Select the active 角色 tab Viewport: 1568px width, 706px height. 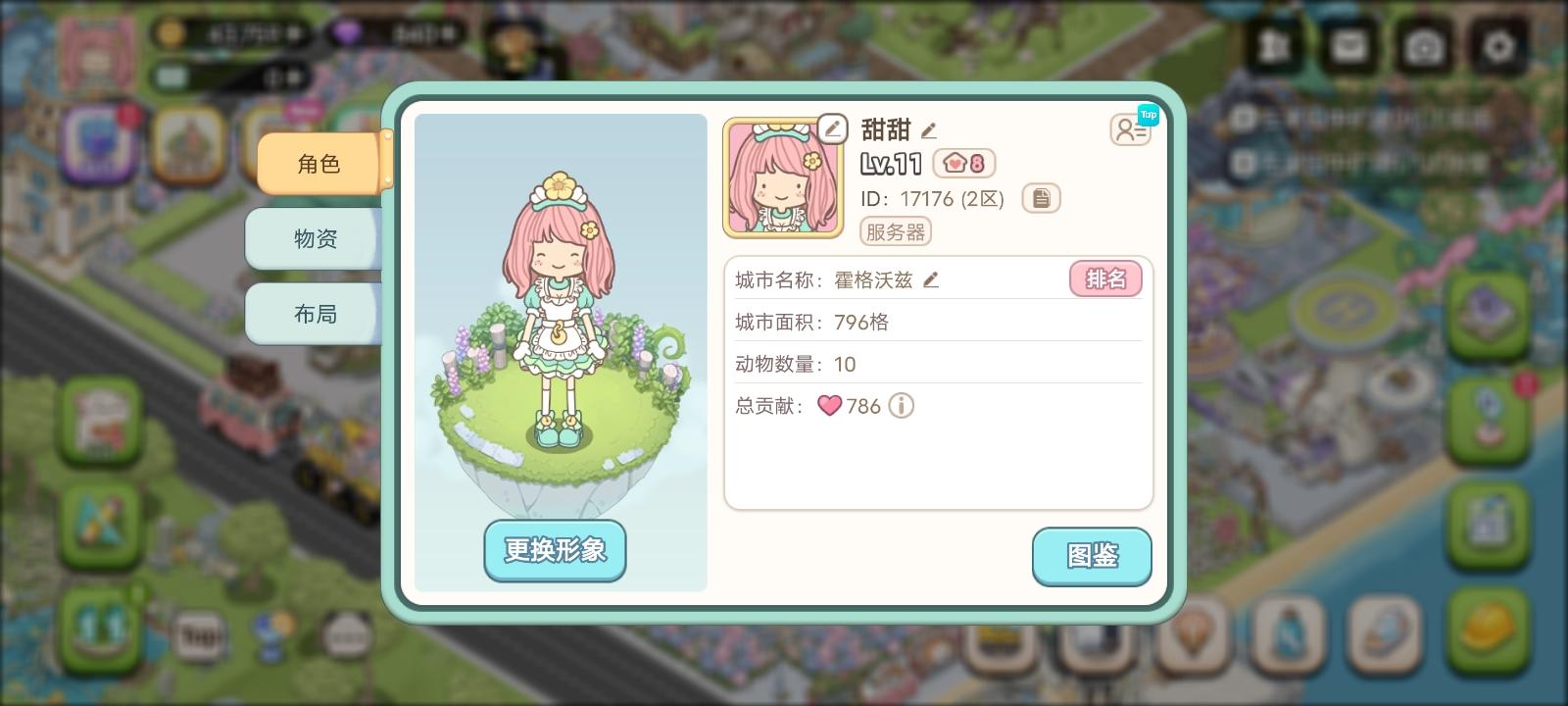[318, 164]
